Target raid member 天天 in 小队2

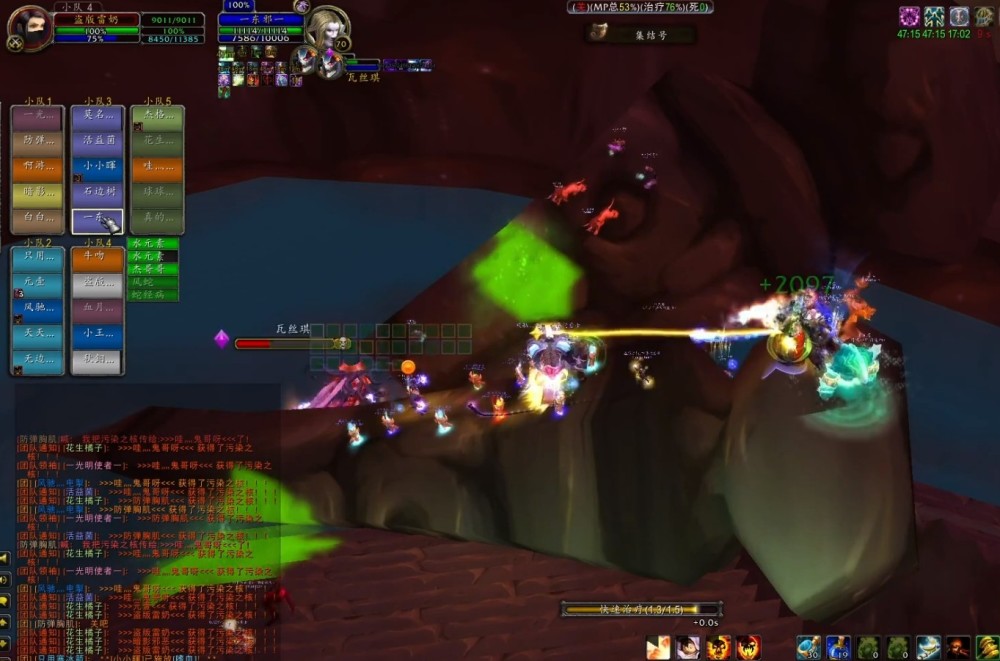(x=39, y=334)
